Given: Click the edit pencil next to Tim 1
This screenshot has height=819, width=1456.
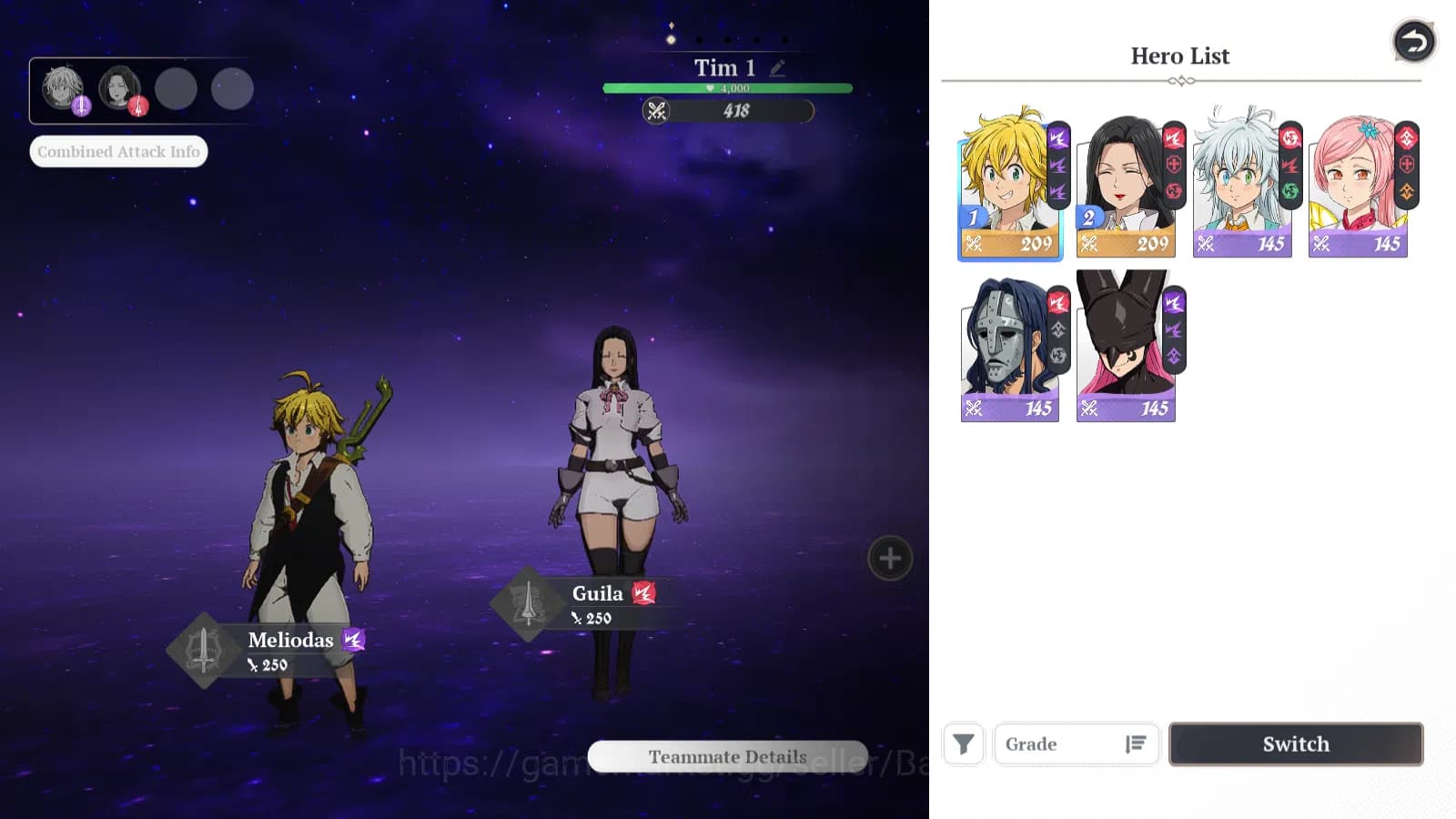Looking at the screenshot, I should pyautogui.click(x=776, y=67).
